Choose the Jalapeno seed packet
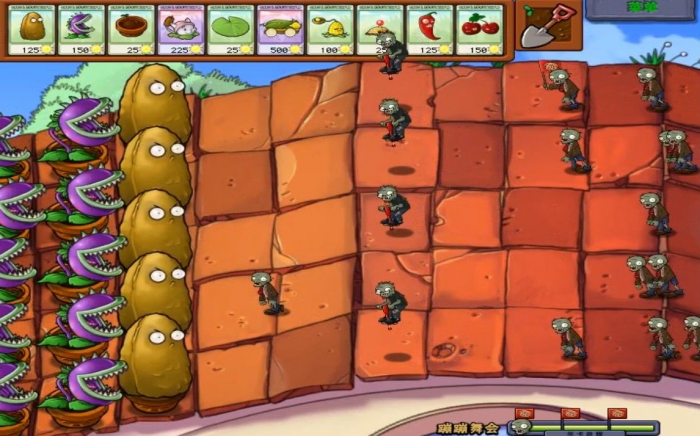700x436 pixels. [431, 29]
